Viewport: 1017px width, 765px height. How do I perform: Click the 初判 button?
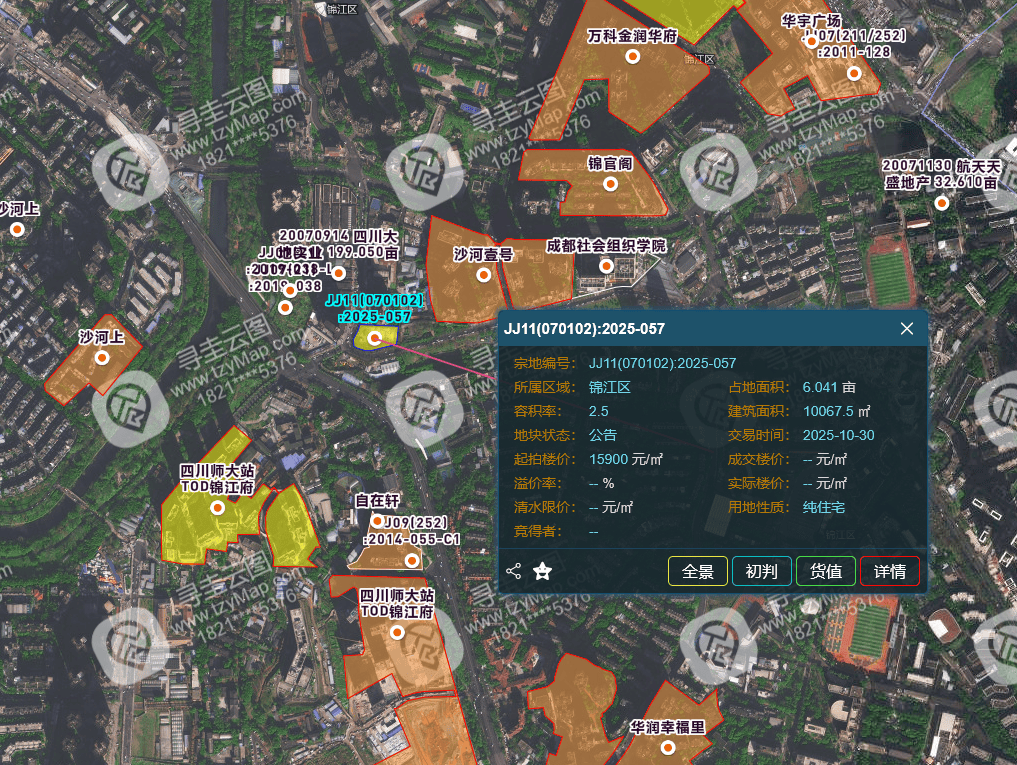761,571
